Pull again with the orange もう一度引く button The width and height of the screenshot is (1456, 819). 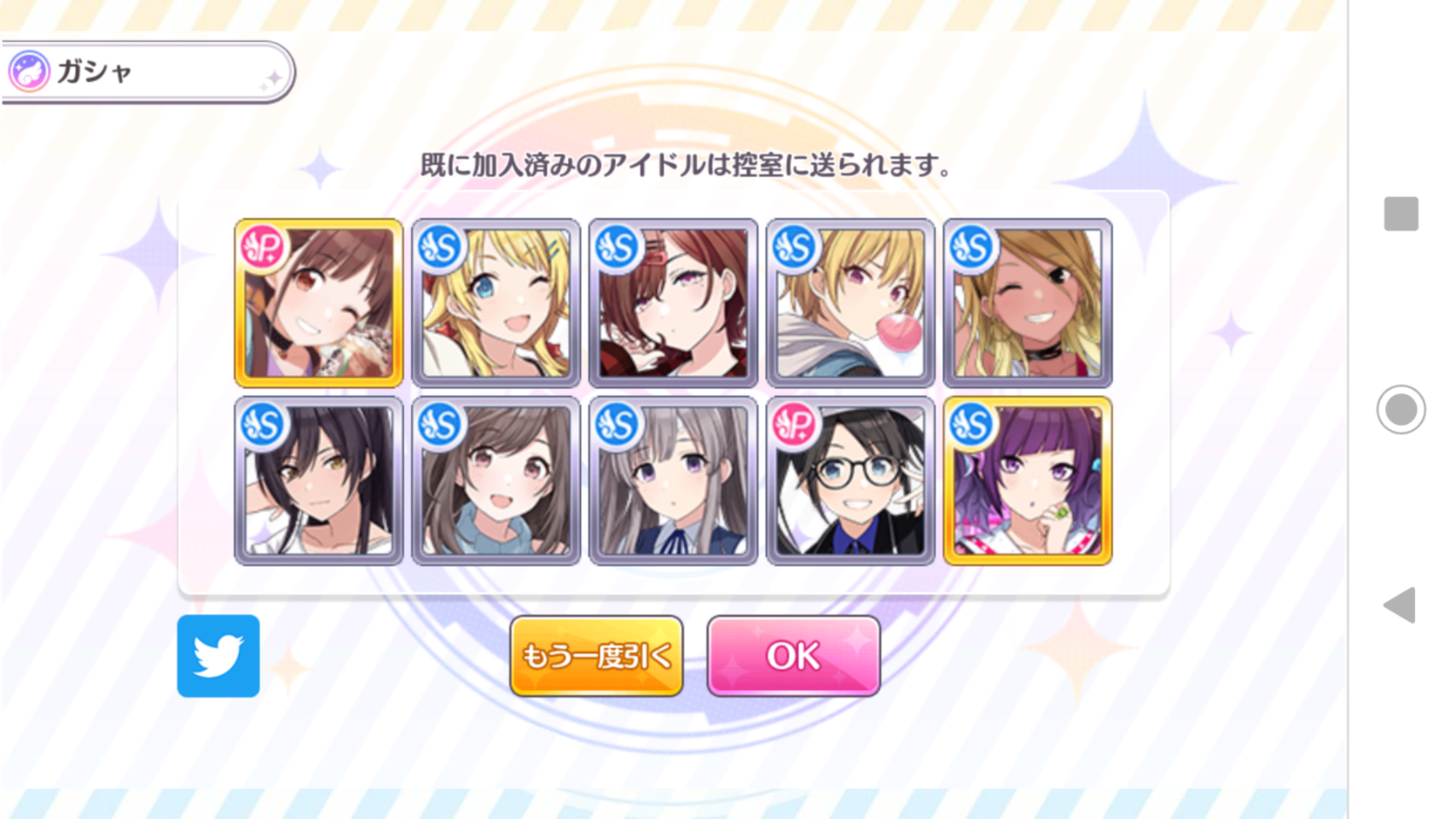[x=596, y=655]
